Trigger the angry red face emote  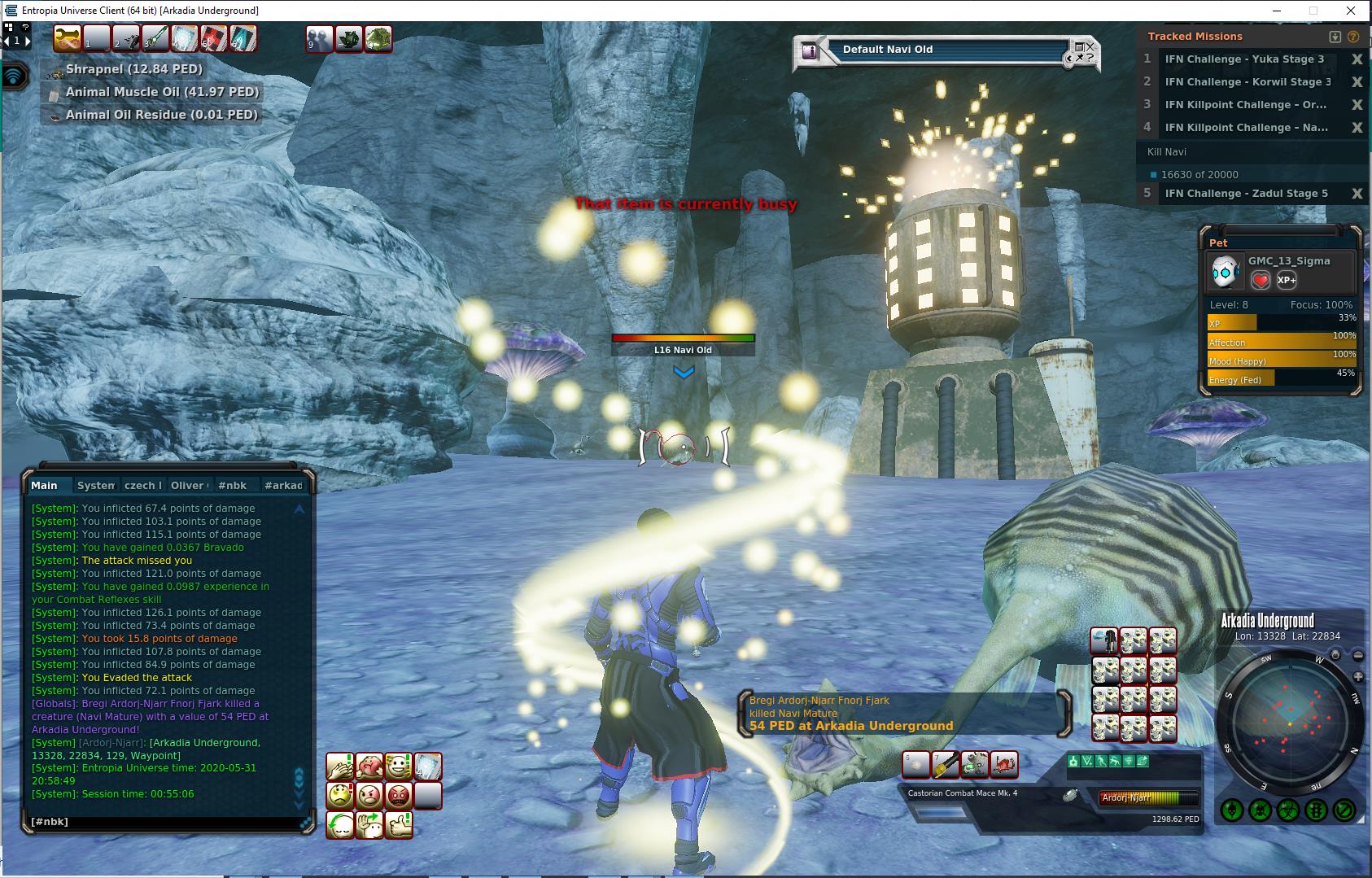coord(398,795)
